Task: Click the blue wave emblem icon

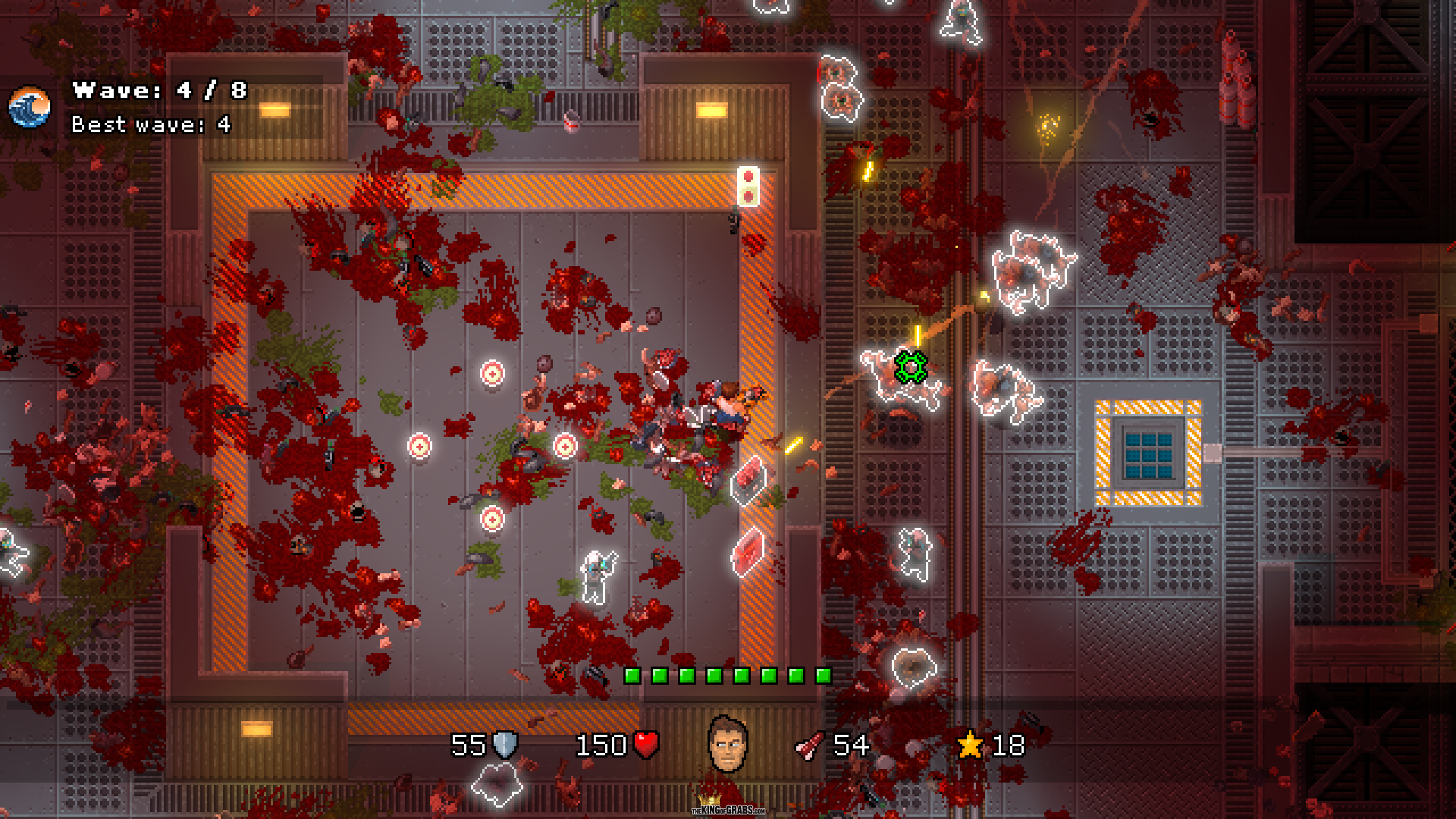Action: click(30, 107)
